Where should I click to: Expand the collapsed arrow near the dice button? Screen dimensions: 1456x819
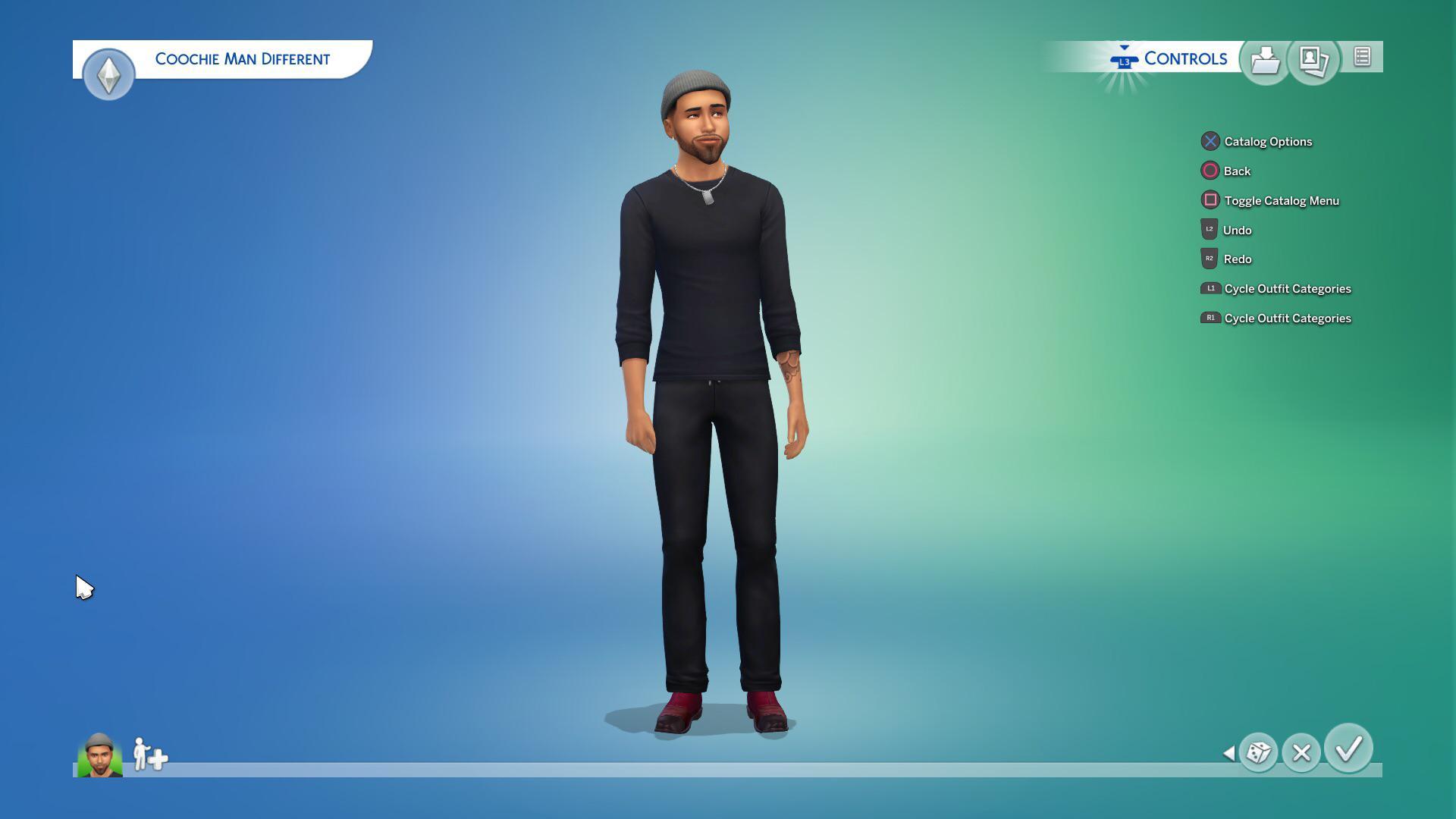coord(1229,754)
